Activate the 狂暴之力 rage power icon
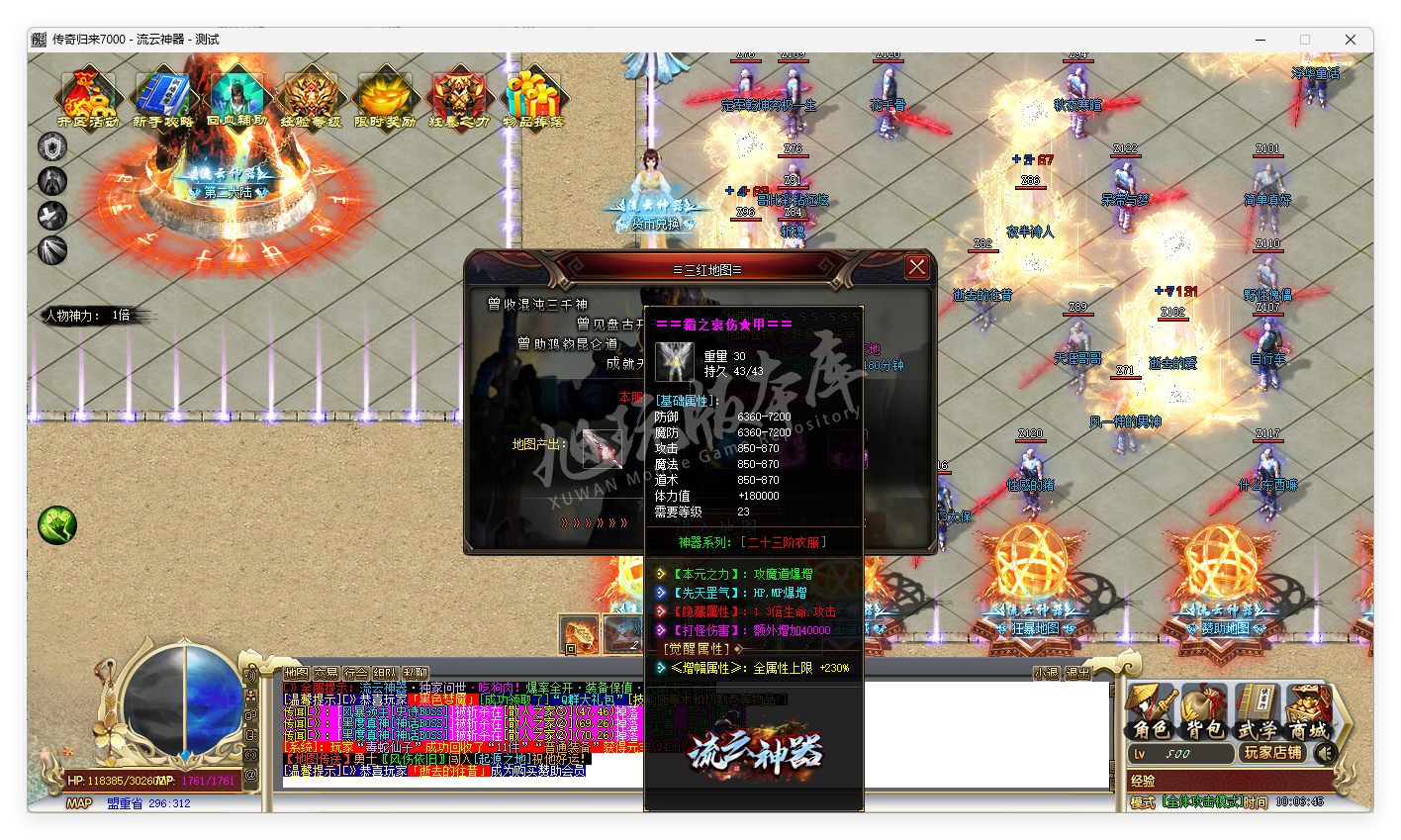This screenshot has width=1401, height=840. click(460, 94)
